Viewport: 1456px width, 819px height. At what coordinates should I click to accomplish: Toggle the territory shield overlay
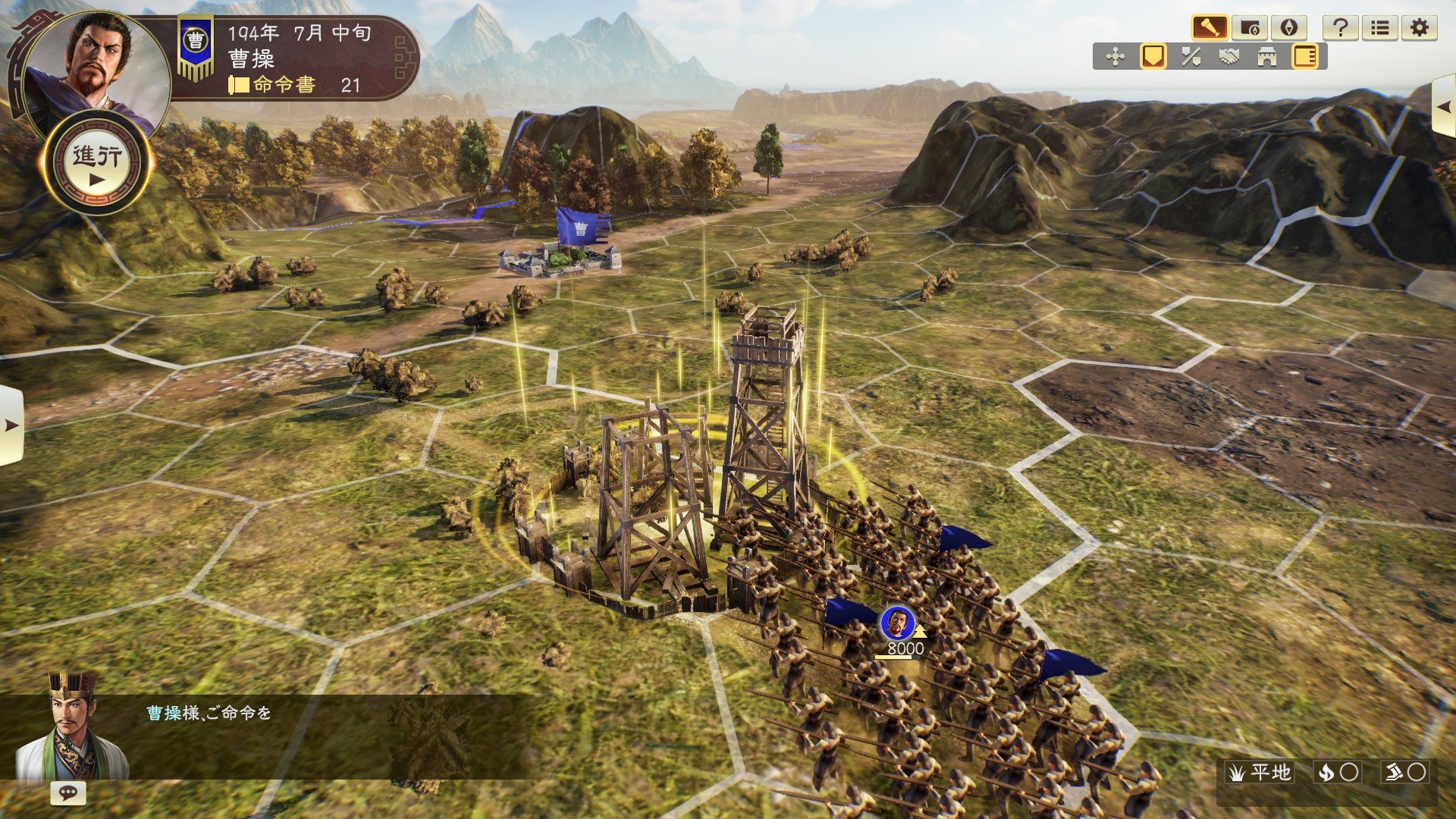[1153, 57]
